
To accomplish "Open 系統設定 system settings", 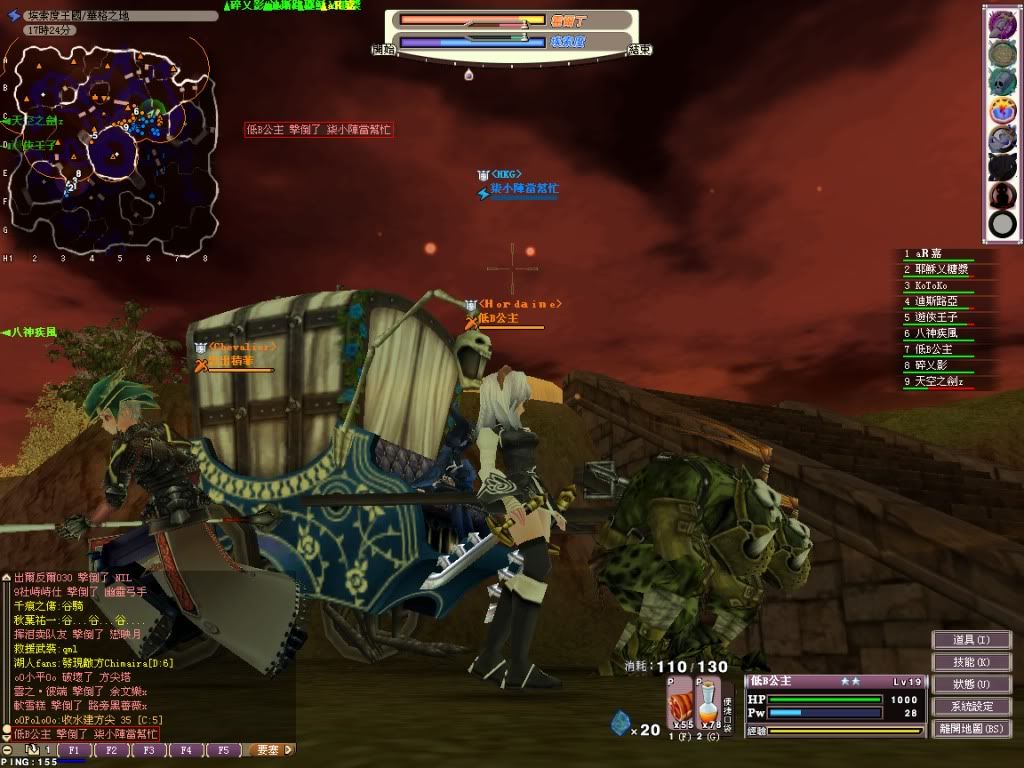I will click(971, 706).
